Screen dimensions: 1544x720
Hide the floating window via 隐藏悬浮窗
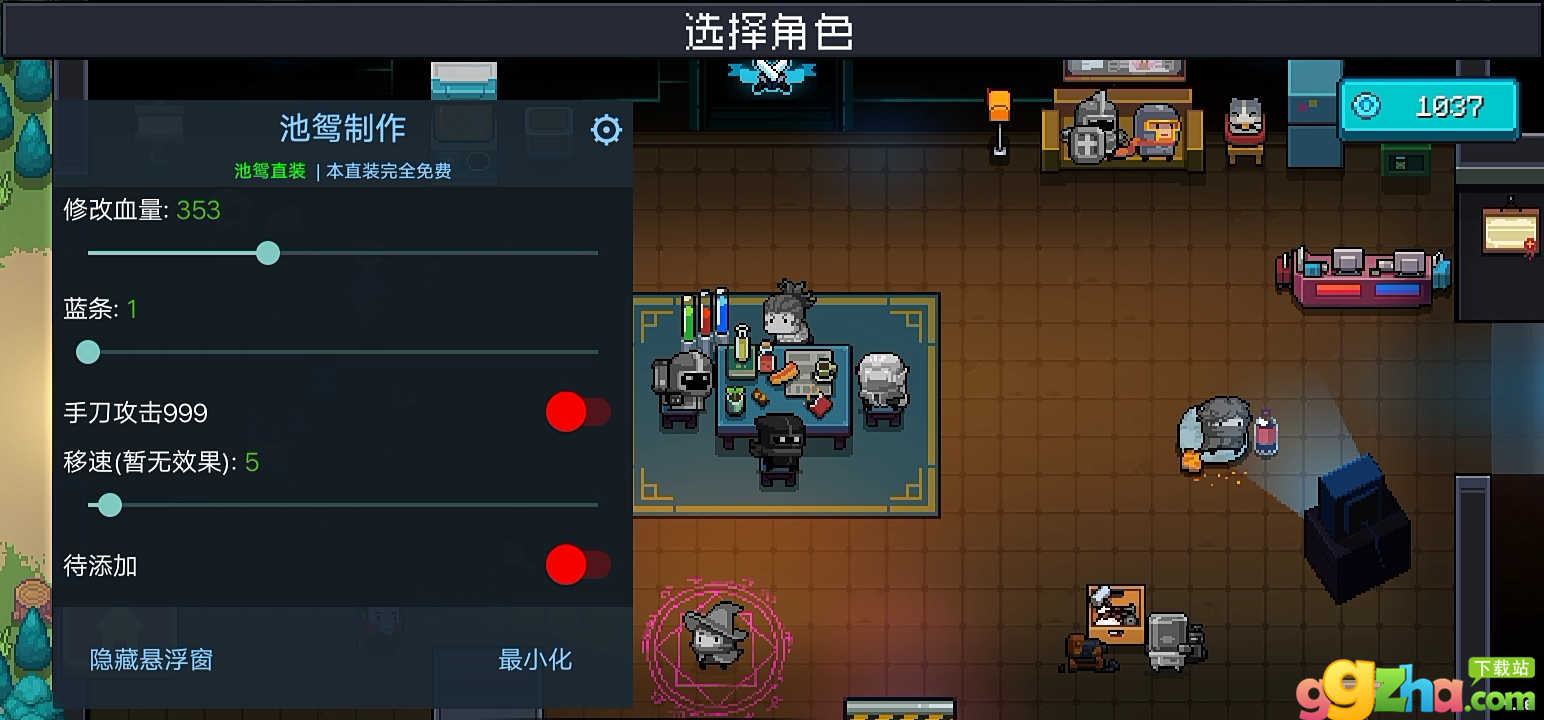[x=151, y=660]
